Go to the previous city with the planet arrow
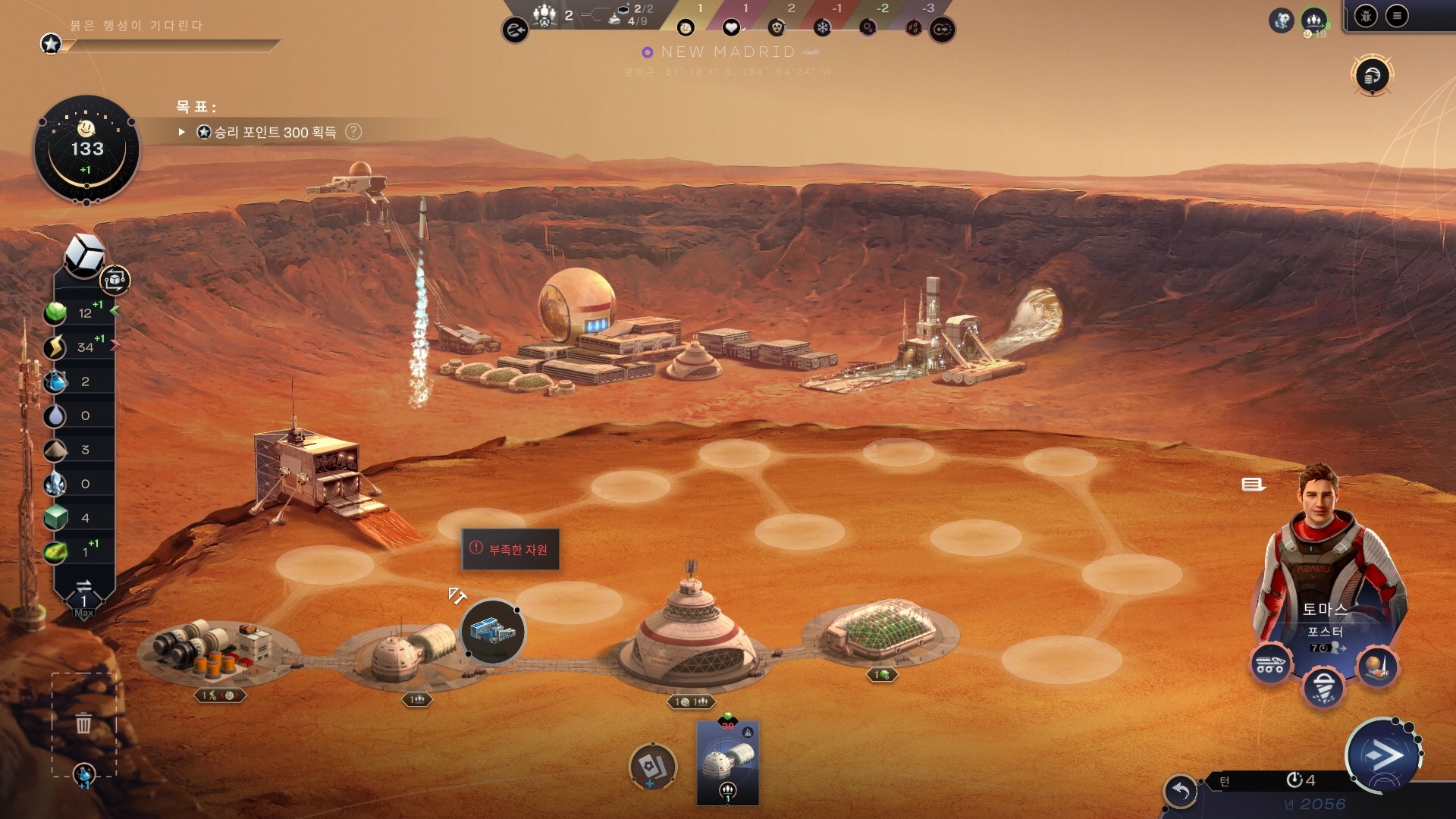The width and height of the screenshot is (1456, 819). (515, 30)
